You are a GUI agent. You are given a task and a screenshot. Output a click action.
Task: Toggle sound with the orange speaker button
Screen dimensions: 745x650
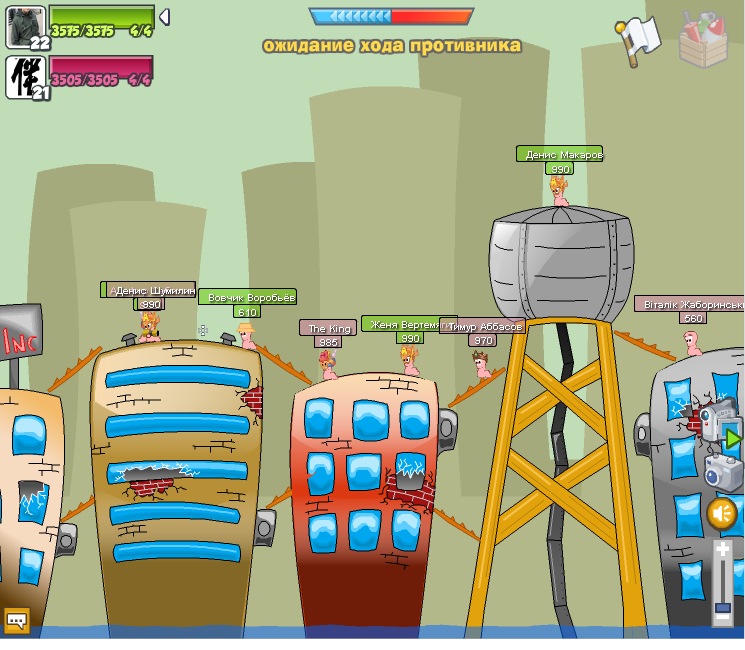722,513
